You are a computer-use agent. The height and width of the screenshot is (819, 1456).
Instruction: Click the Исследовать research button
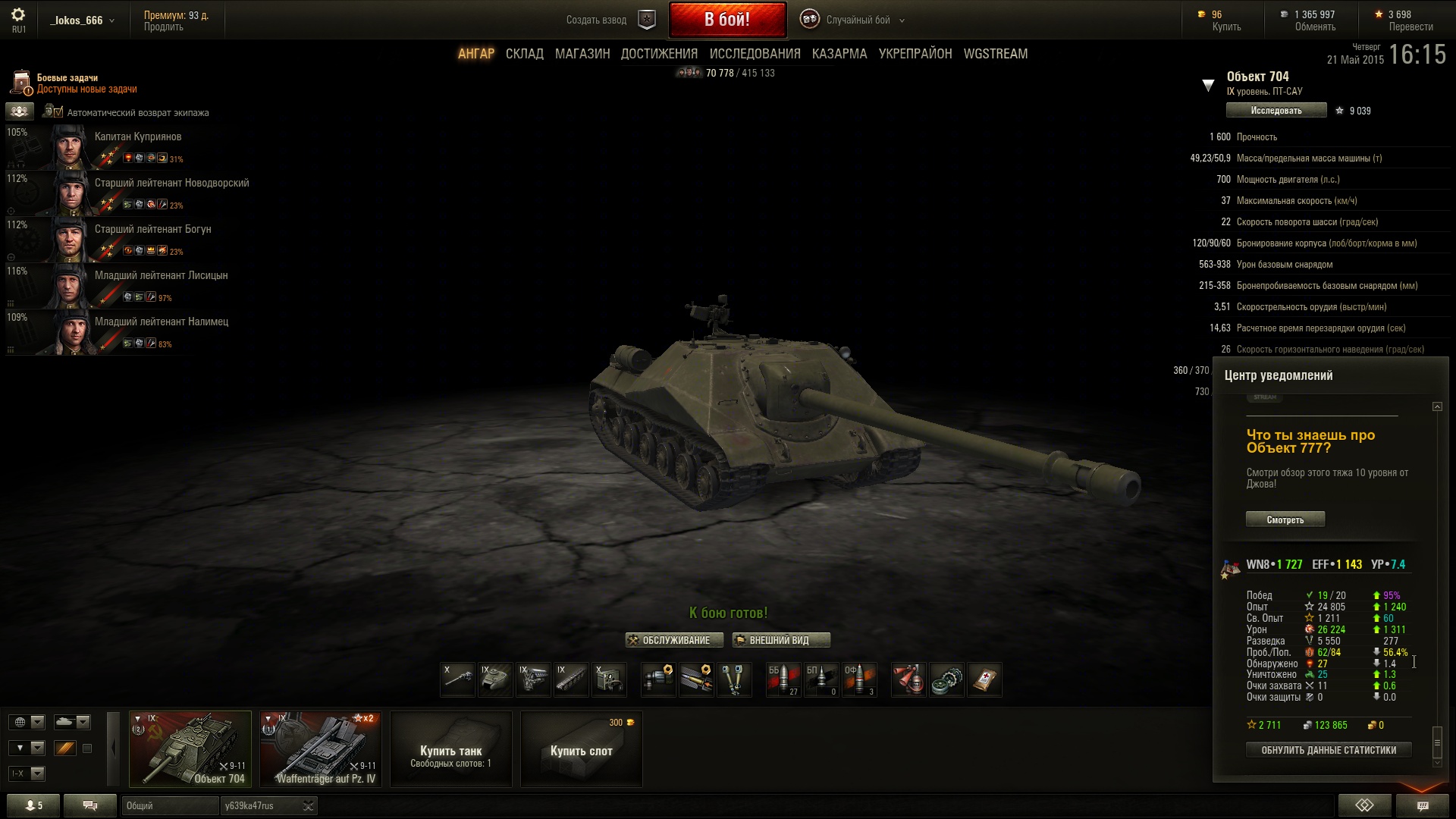click(x=1276, y=111)
